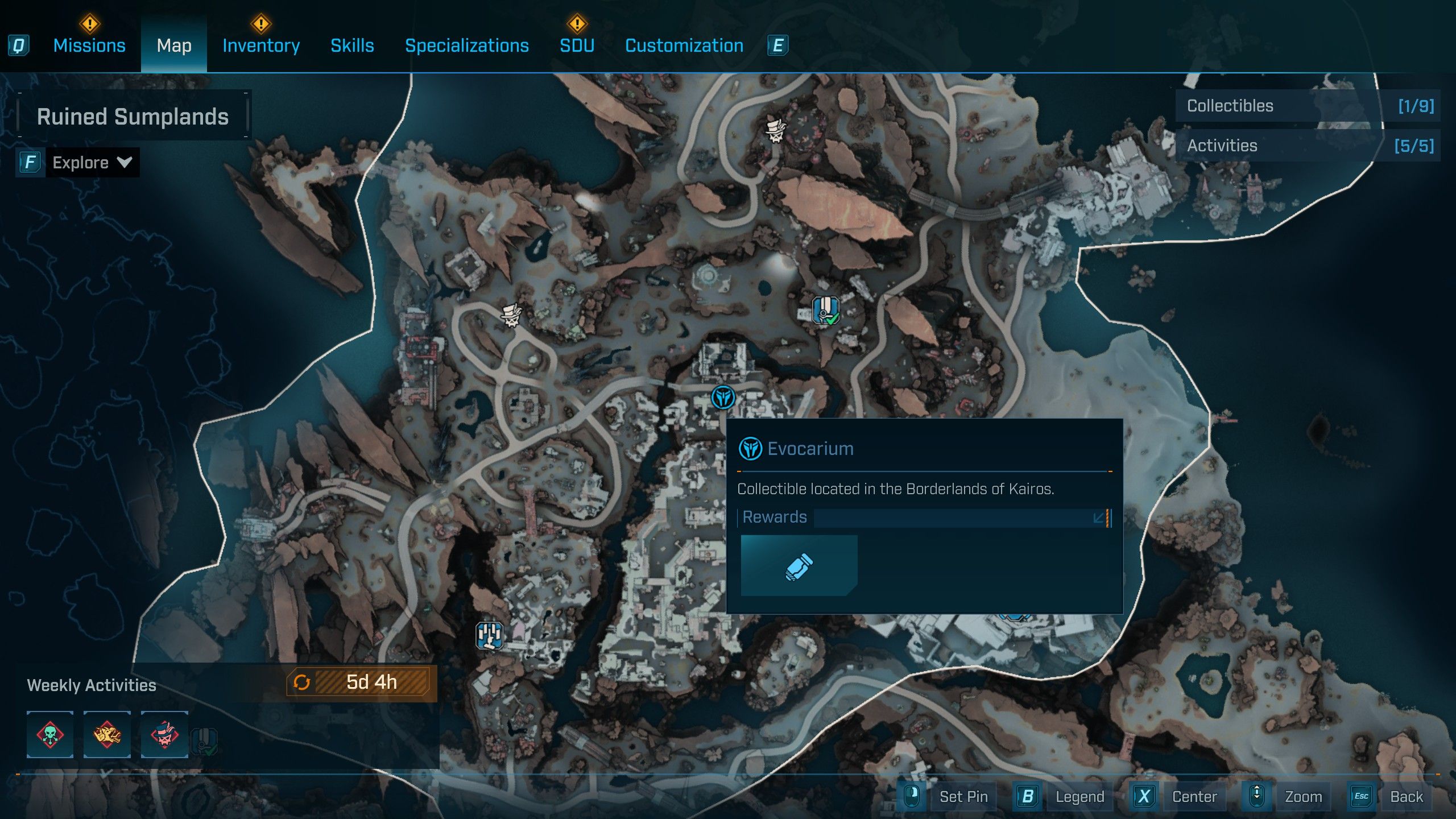Image resolution: width=1456 pixels, height=819 pixels.
Task: Switch to the Missions tab
Action: point(89,45)
